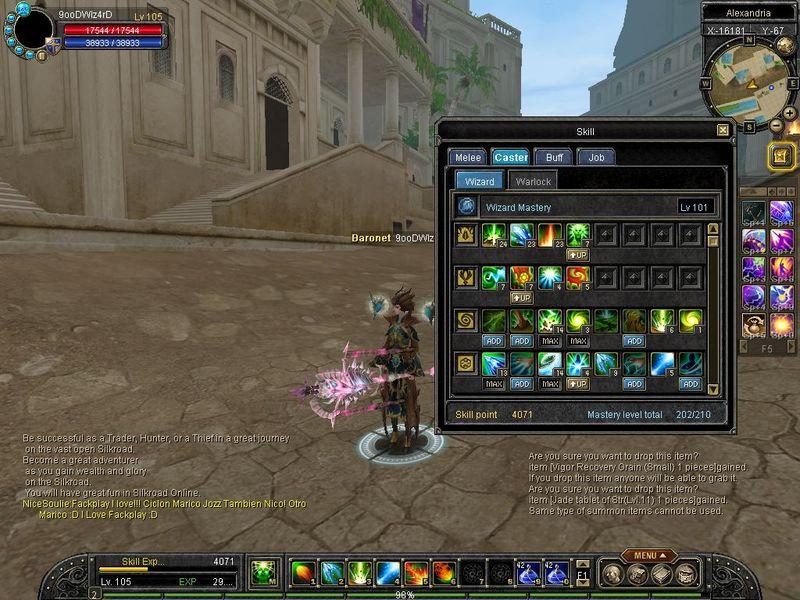The height and width of the screenshot is (600, 800).
Task: Click the green icon left of the hotbar
Action: 263,573
